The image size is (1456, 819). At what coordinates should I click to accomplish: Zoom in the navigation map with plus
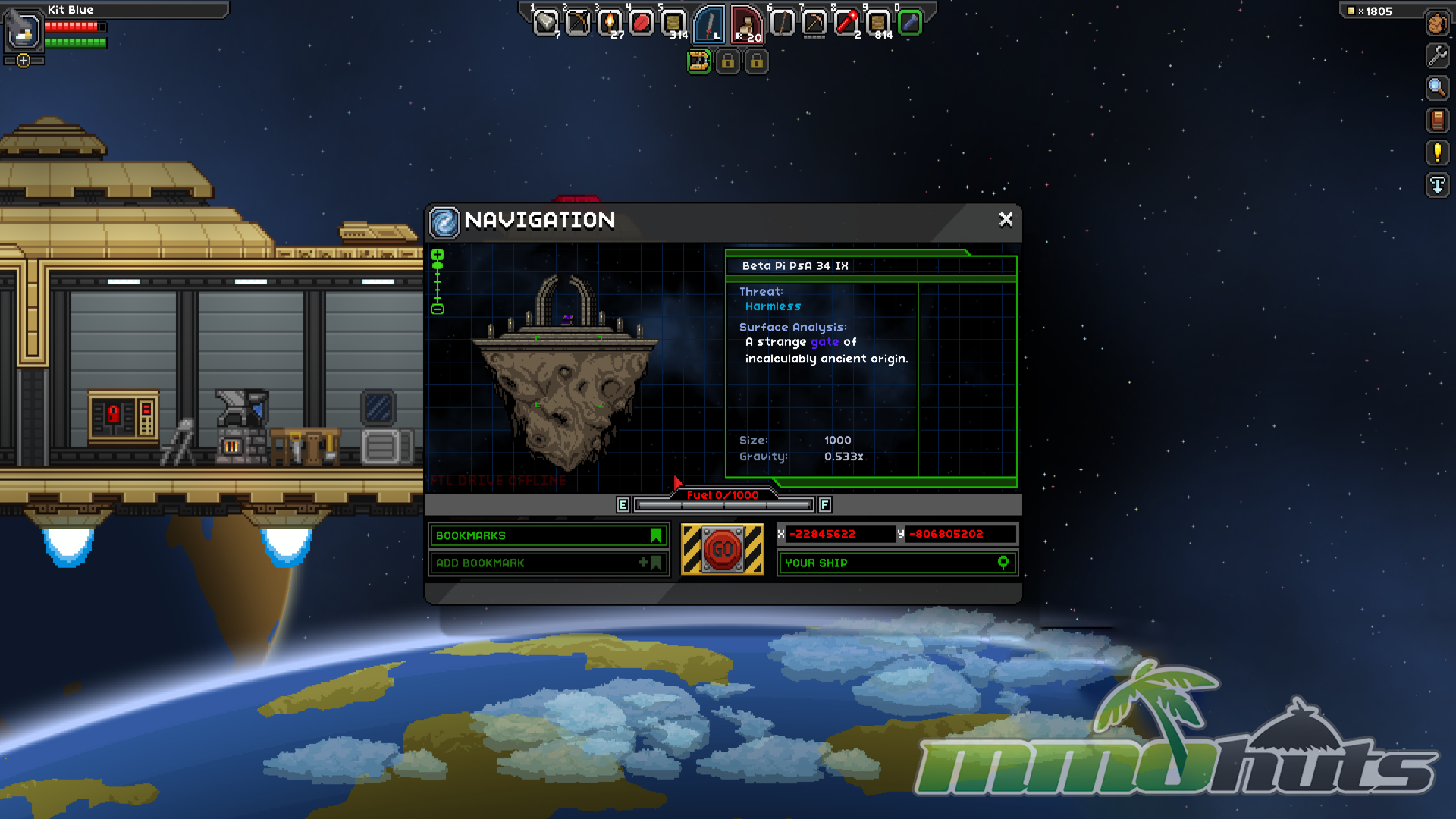coord(438,256)
